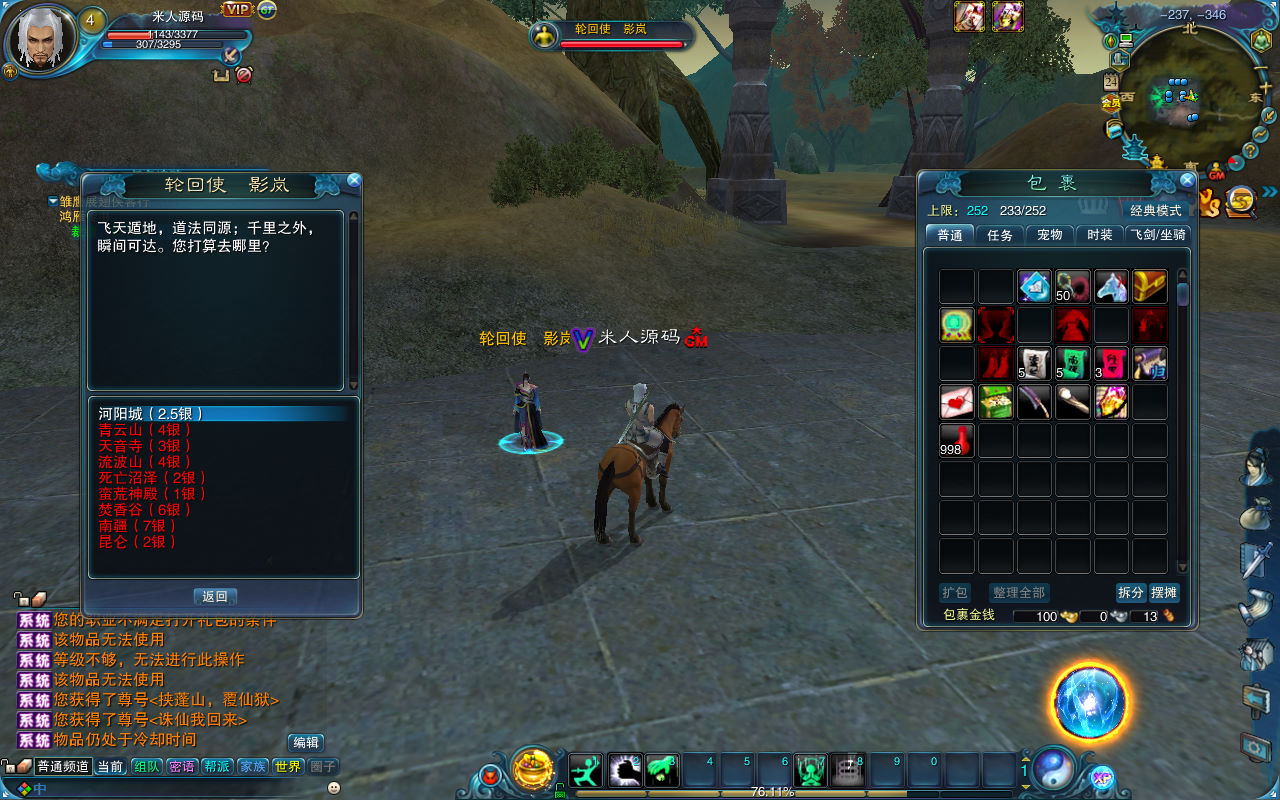Choose 河阳城 teleport destination
The width and height of the screenshot is (1280, 800).
tap(151, 414)
